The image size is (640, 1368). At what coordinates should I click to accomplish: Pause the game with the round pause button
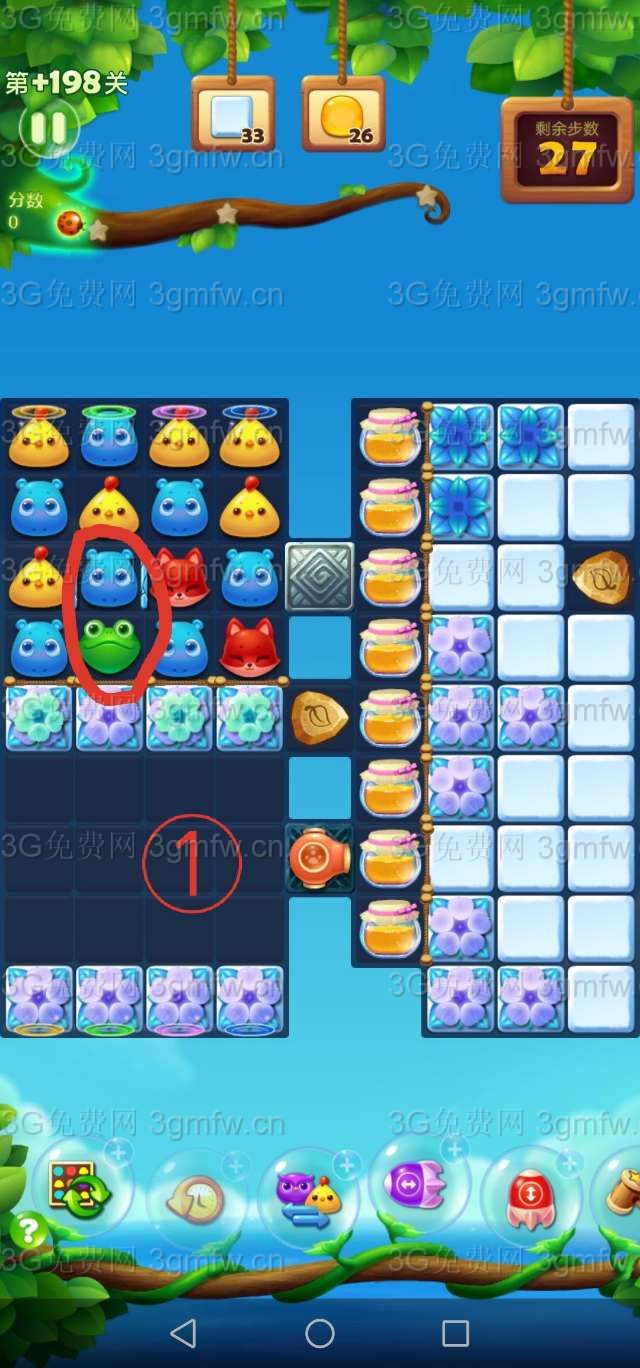[47, 128]
